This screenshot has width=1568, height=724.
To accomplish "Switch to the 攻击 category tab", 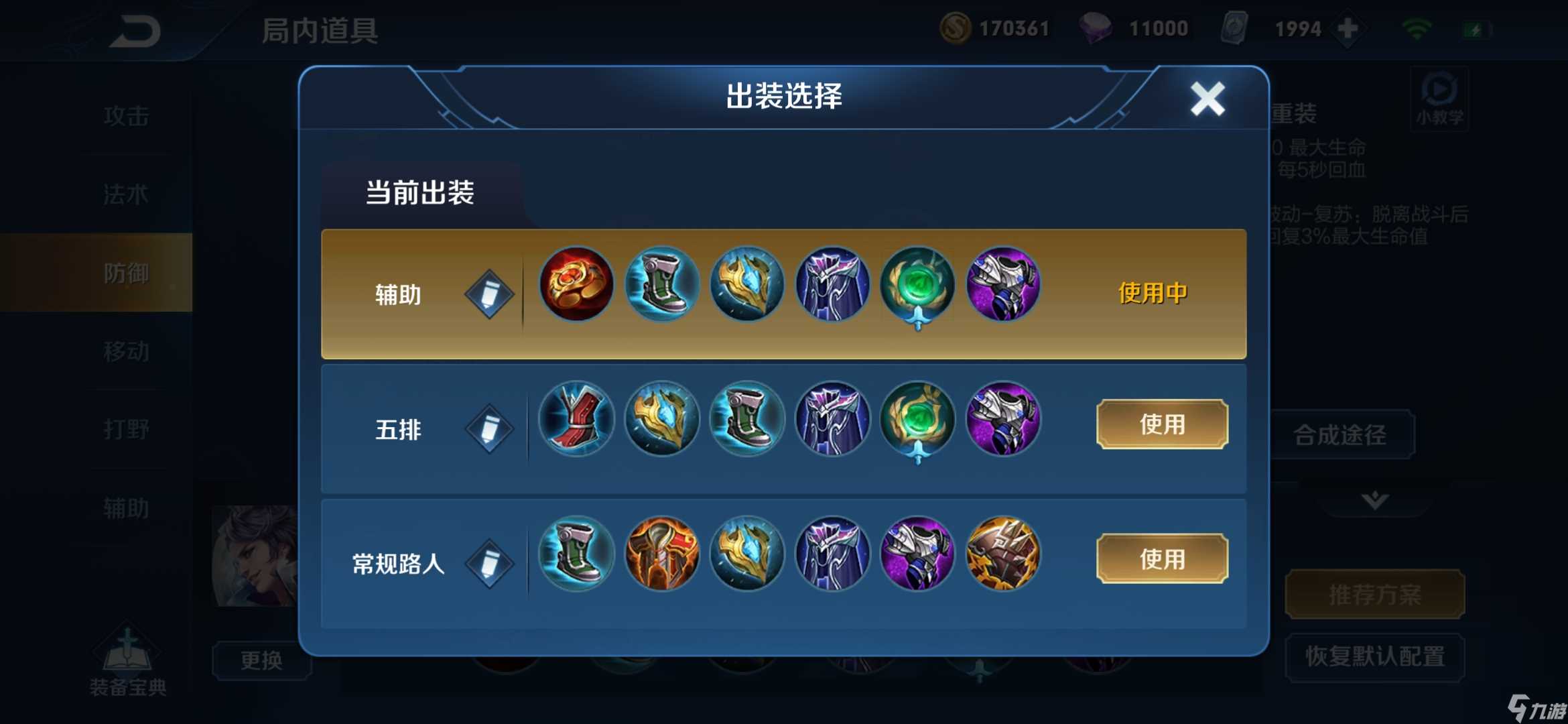I will point(126,116).
